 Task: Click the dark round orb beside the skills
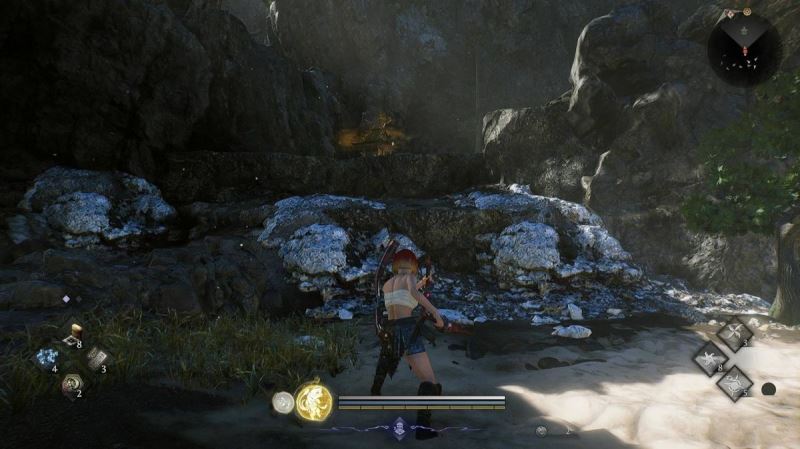(x=768, y=389)
